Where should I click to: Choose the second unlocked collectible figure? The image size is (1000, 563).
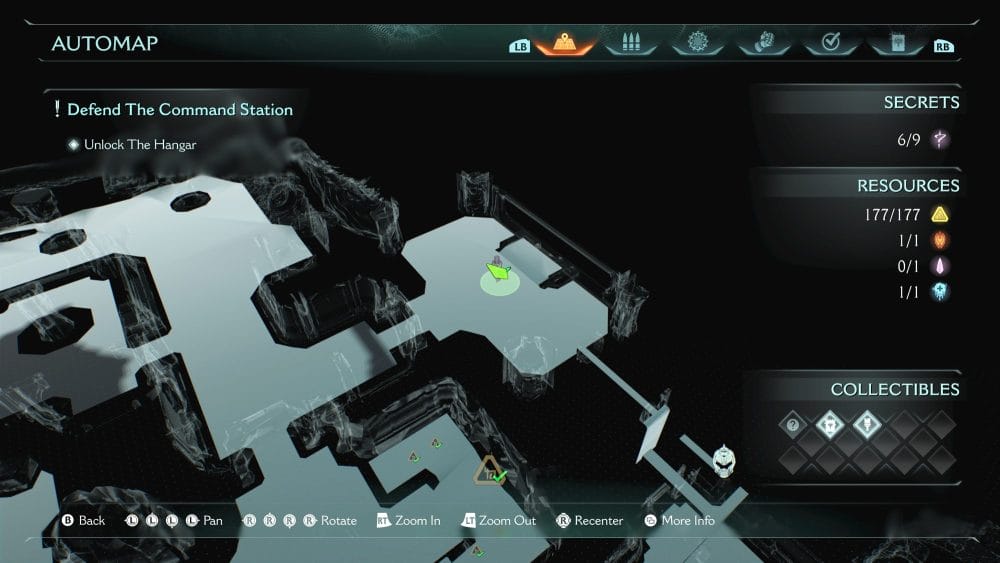click(x=830, y=425)
